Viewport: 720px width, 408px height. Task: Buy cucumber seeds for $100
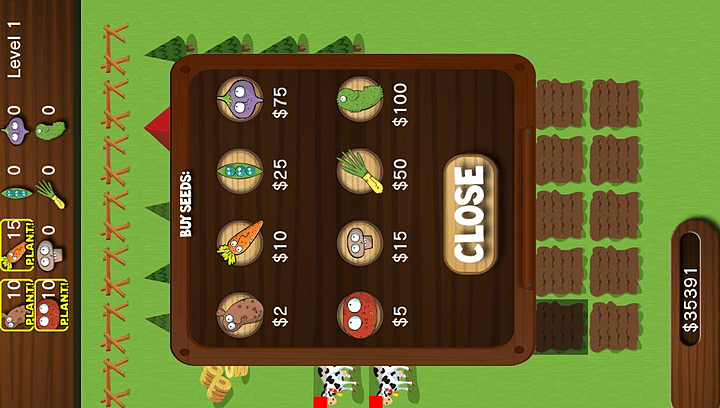click(x=360, y=100)
